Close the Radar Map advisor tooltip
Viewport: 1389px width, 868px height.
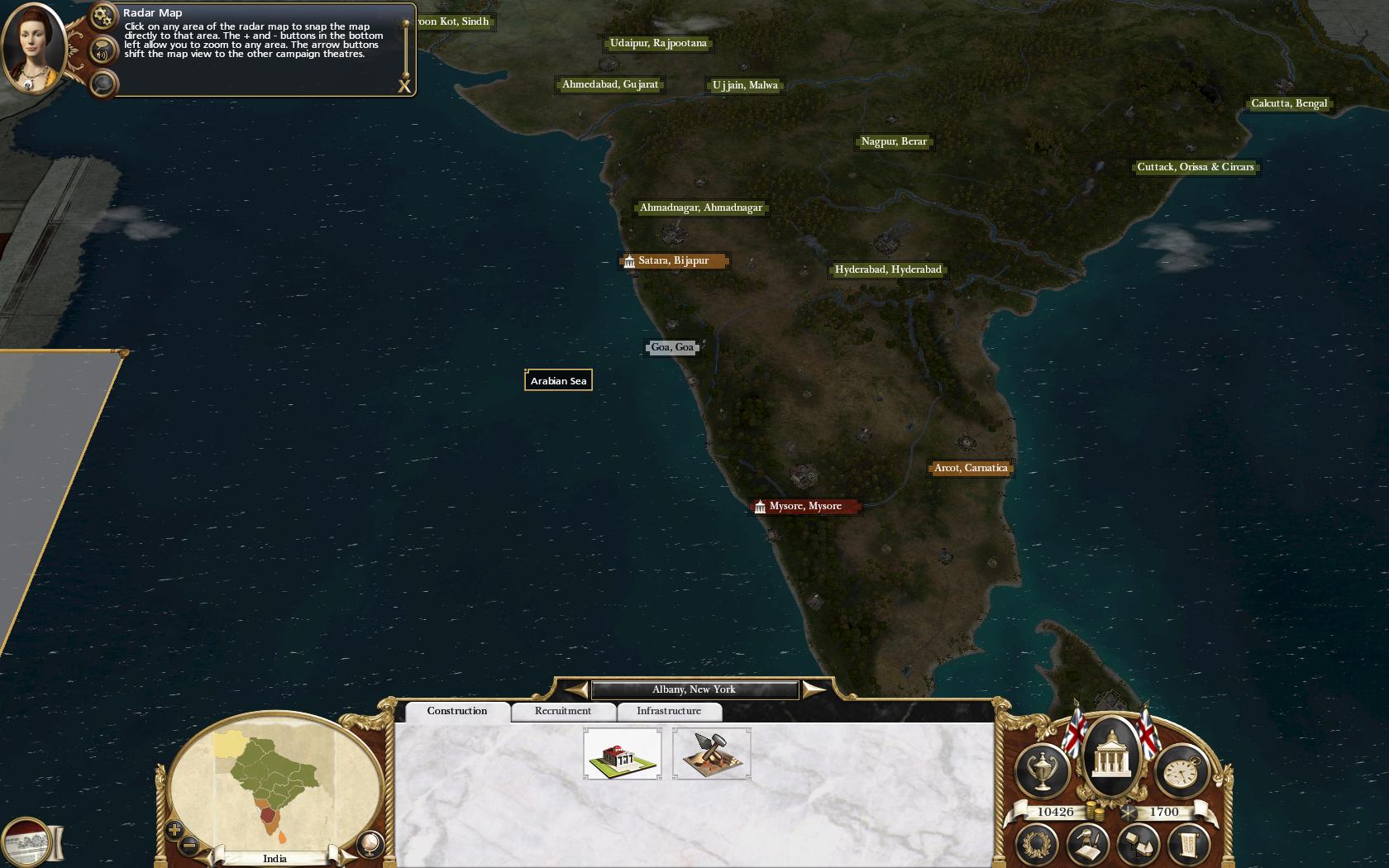tap(404, 85)
